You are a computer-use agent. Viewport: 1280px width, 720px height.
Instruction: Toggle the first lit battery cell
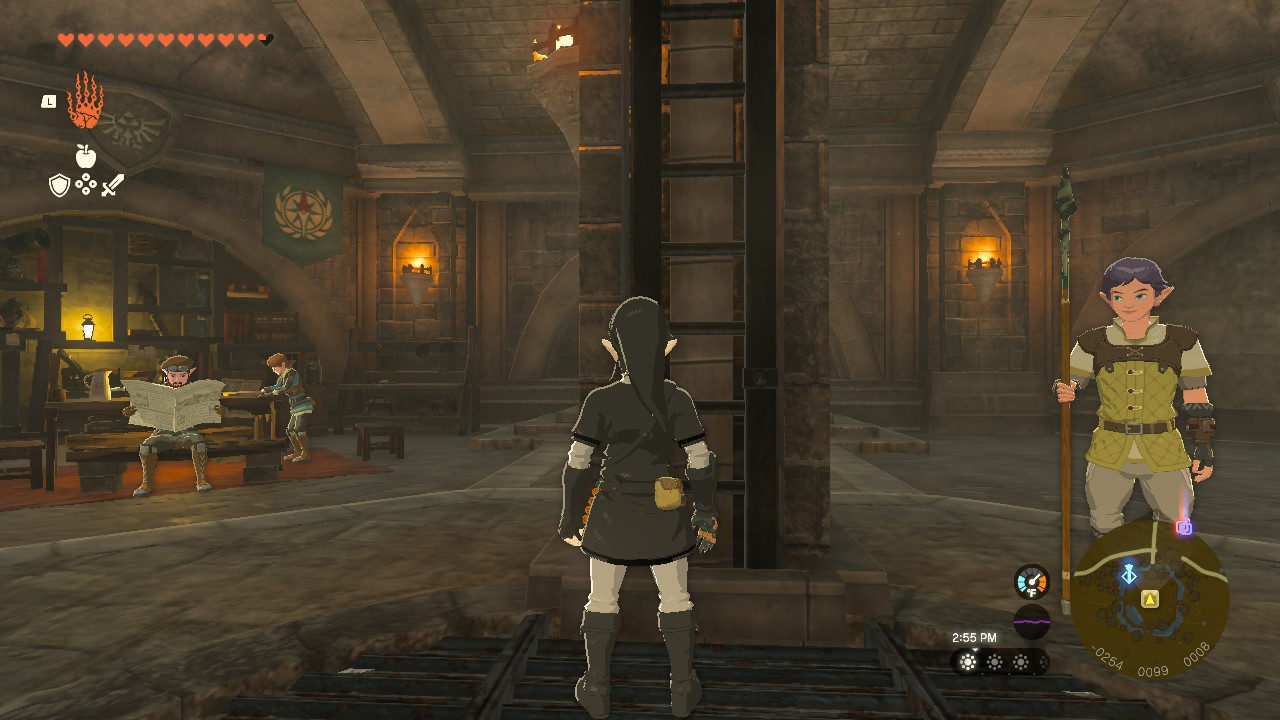tap(968, 661)
